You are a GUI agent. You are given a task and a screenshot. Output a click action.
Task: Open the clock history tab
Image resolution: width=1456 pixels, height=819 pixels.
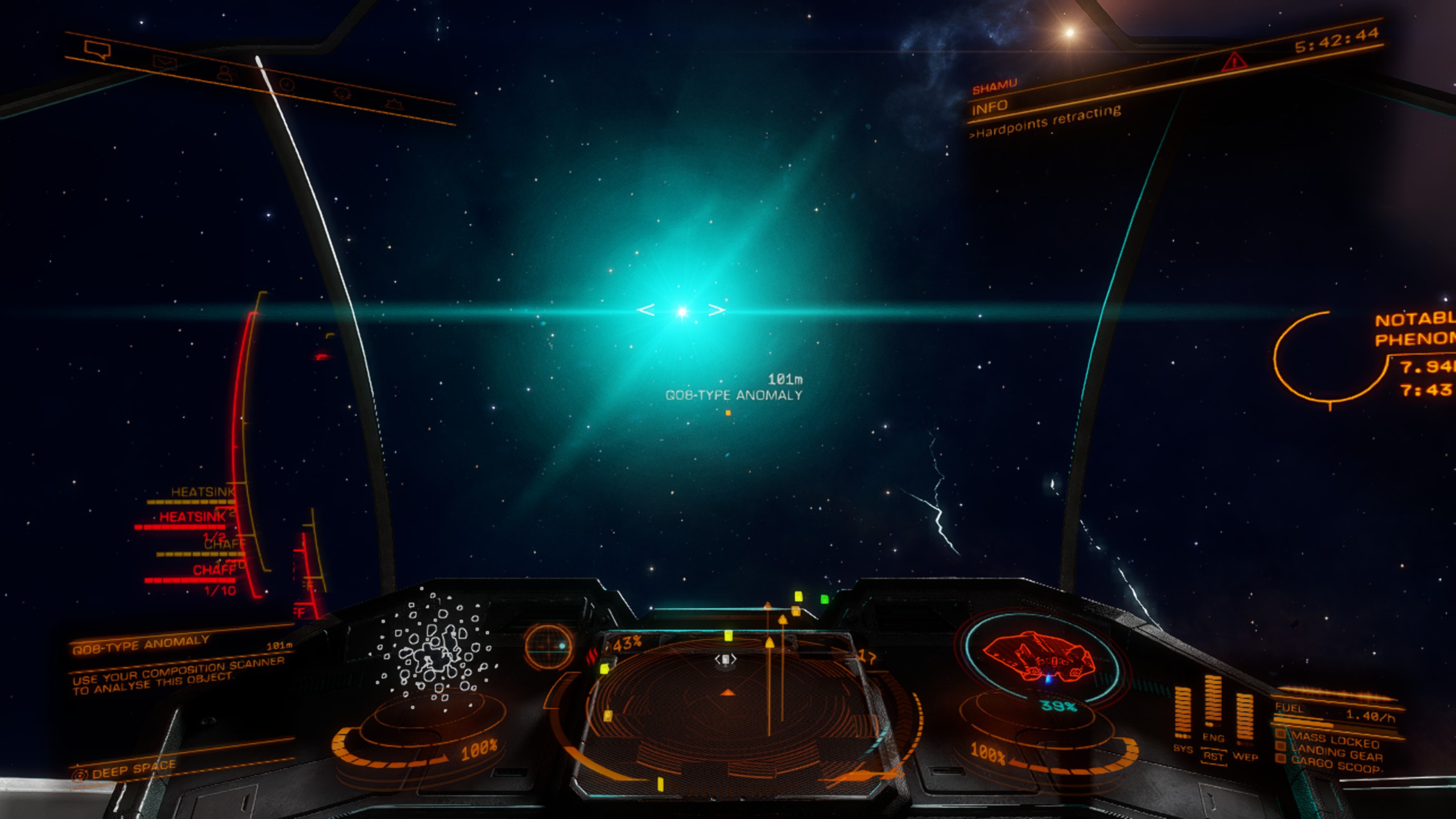point(287,85)
